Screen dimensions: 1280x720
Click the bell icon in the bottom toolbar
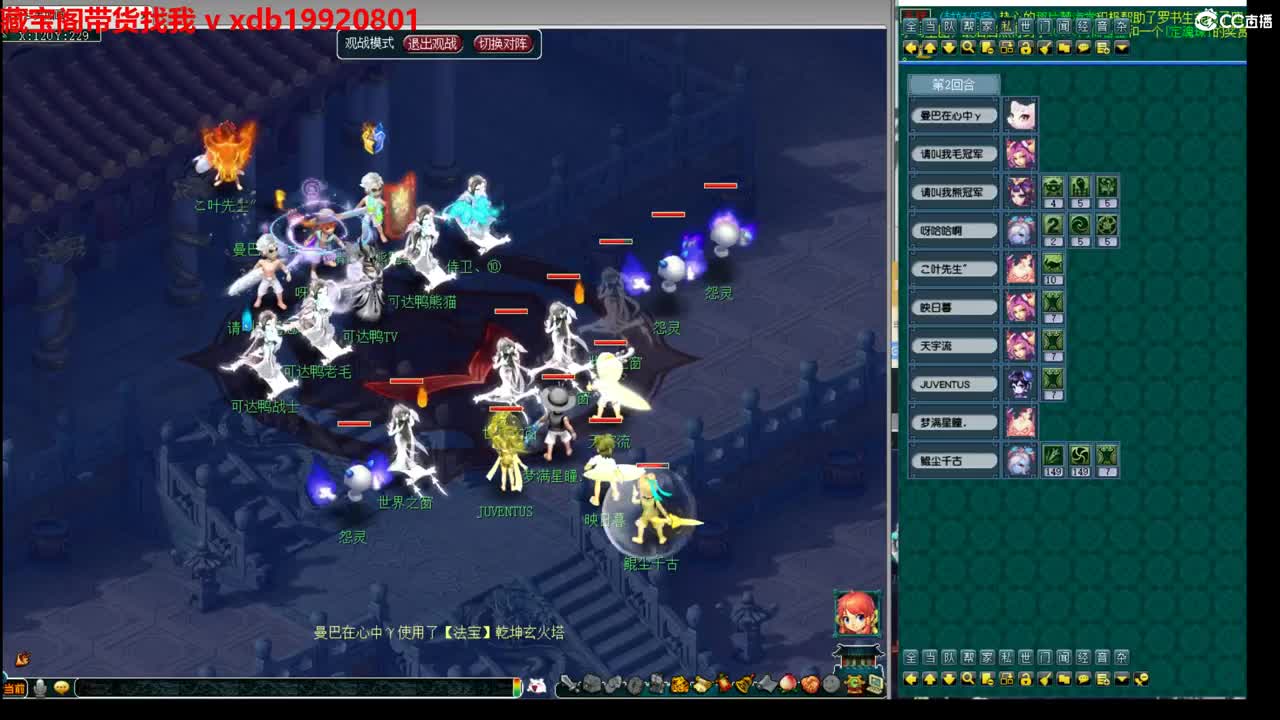pos(745,684)
